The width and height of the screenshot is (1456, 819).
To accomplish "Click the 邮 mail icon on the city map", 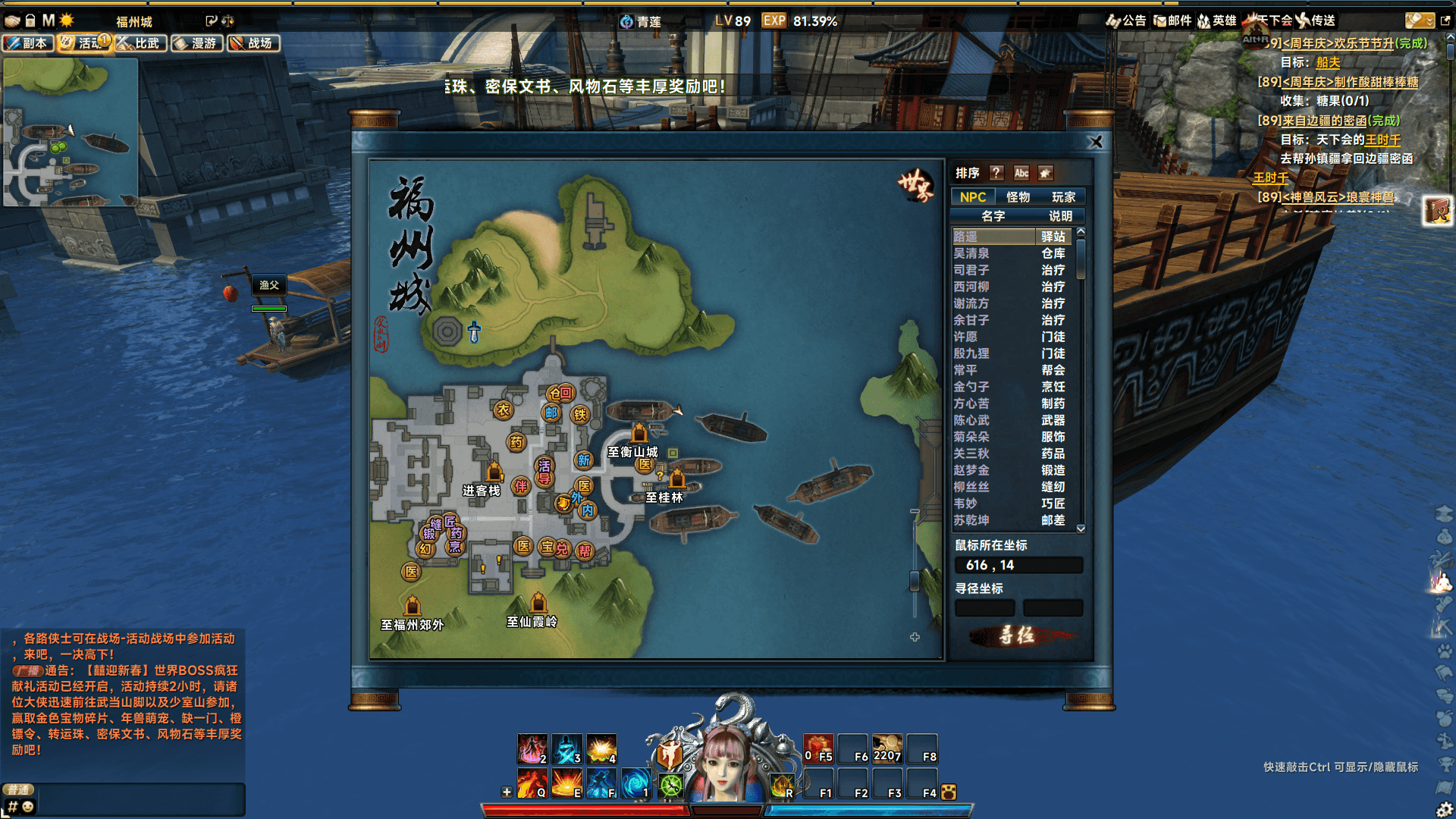I will click(550, 414).
